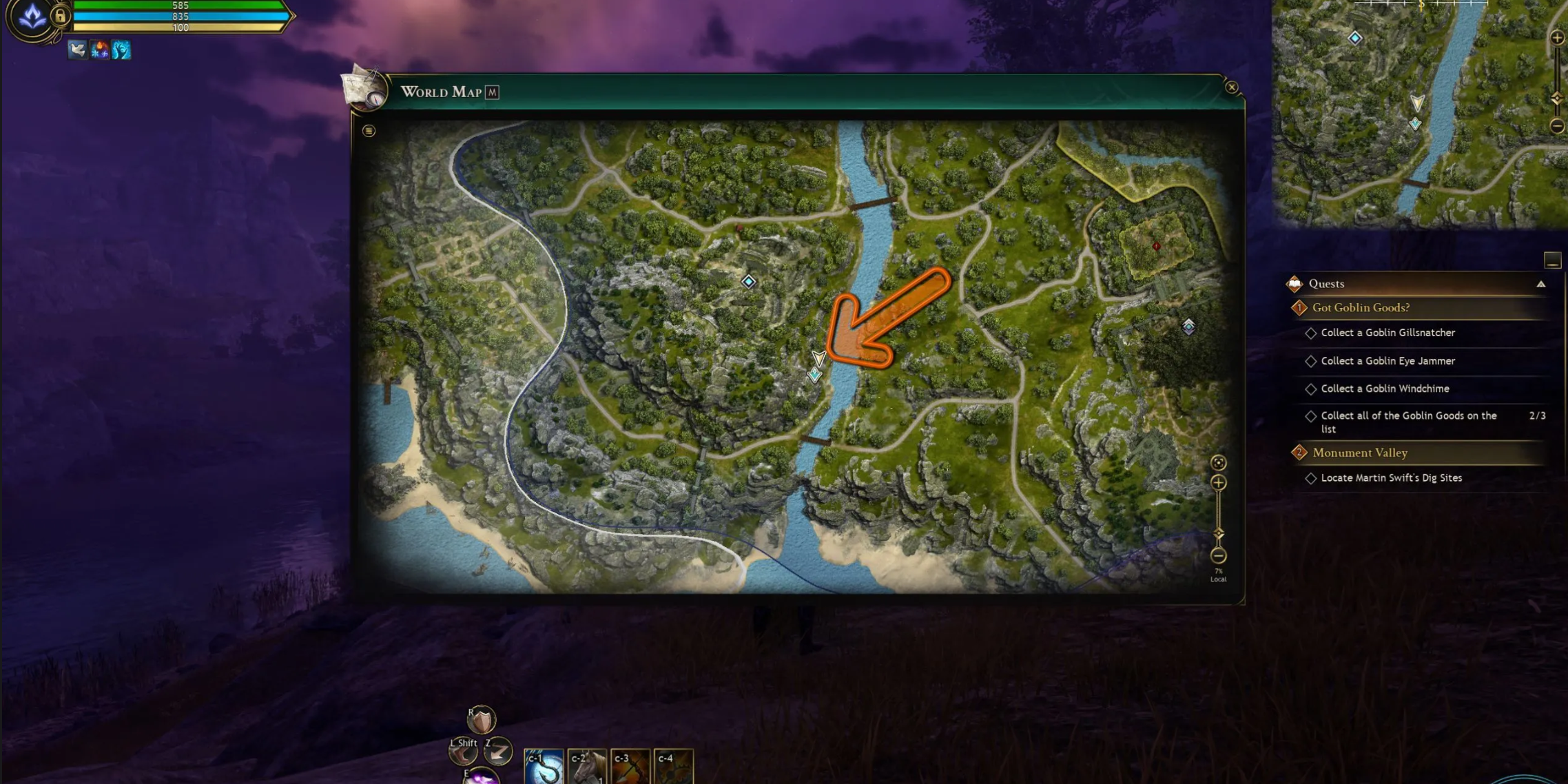Zoom in on the world map
The height and width of the screenshot is (784, 1568).
click(x=1218, y=482)
